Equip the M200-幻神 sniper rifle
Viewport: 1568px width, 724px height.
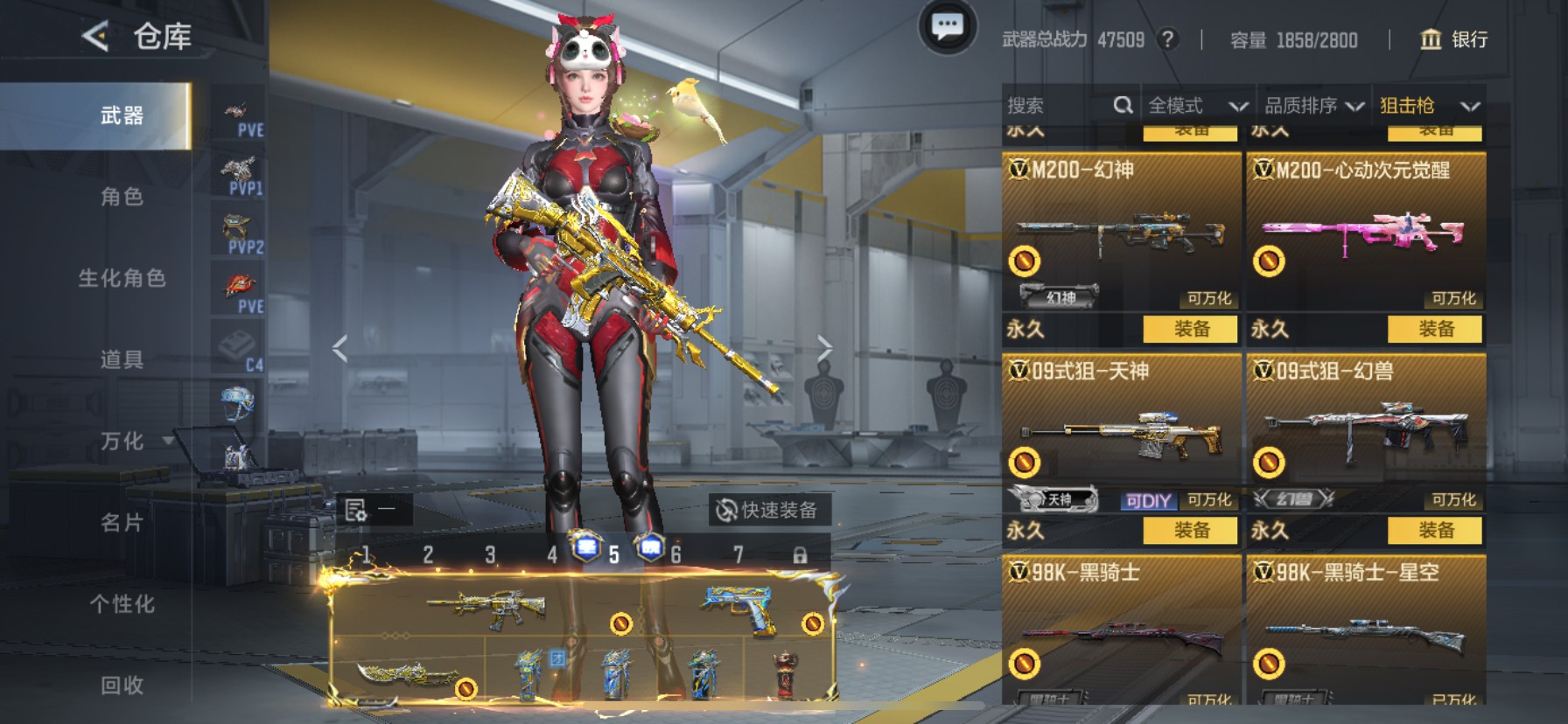tap(1191, 329)
